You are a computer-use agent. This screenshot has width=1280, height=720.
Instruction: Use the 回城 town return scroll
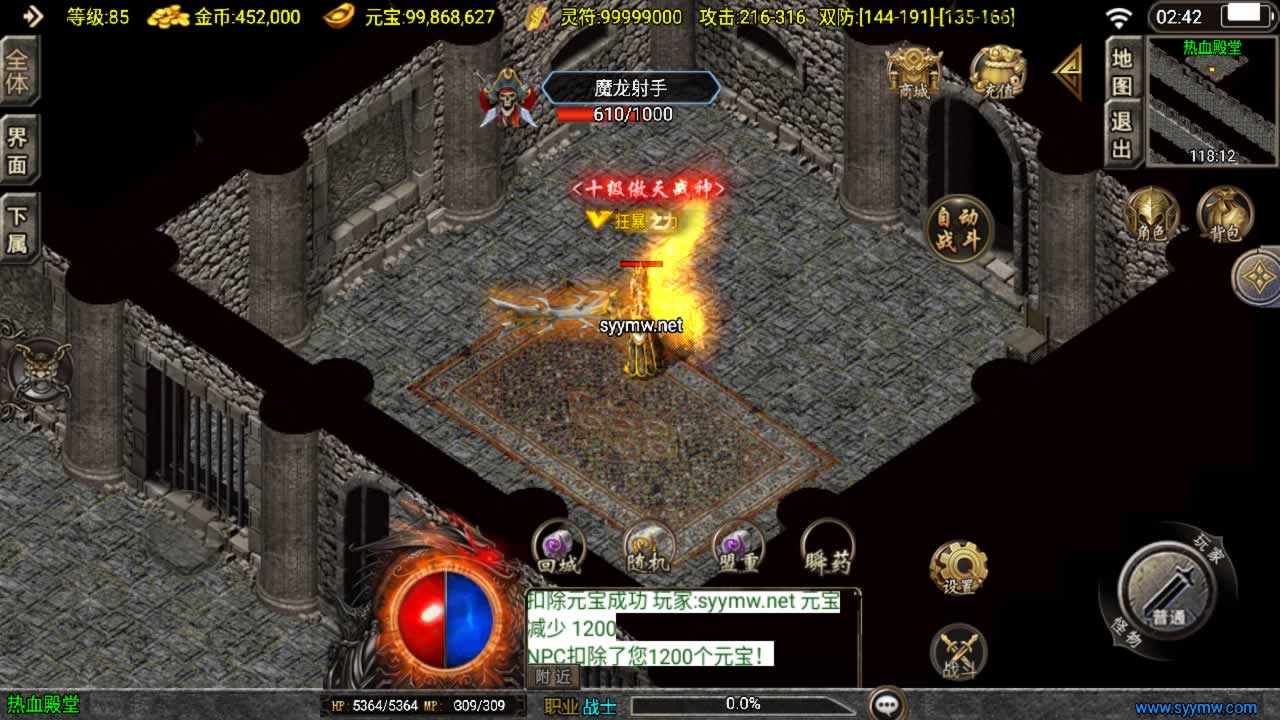[x=557, y=547]
